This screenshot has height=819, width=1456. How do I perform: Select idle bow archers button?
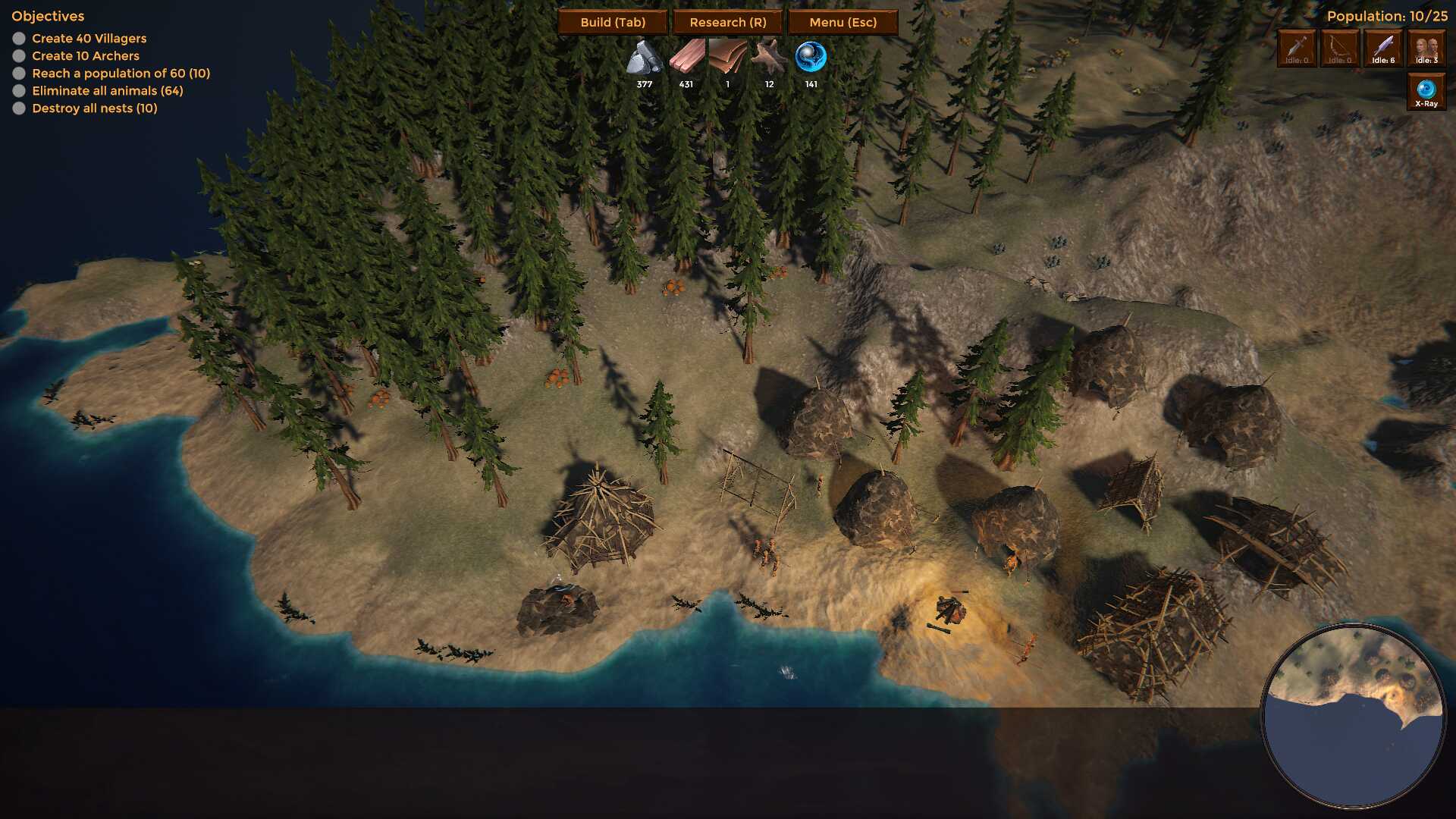pyautogui.click(x=1340, y=49)
